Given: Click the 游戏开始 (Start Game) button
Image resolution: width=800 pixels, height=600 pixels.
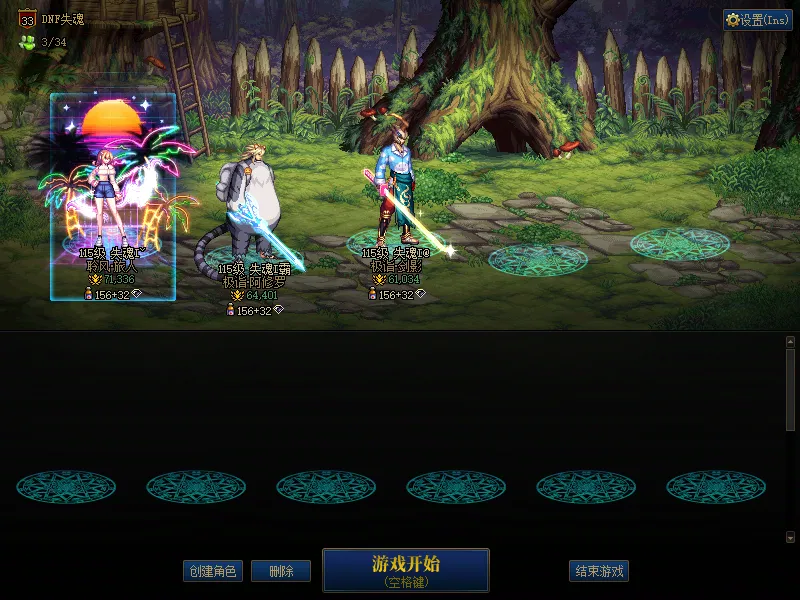Looking at the screenshot, I should pyautogui.click(x=405, y=569).
